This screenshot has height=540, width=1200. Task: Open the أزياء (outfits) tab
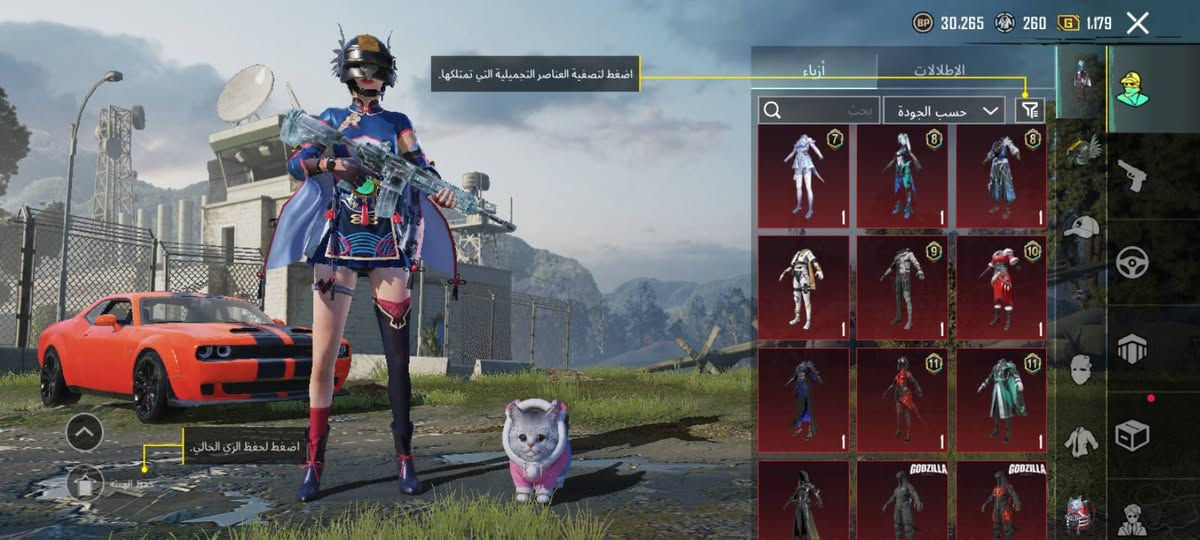tap(813, 70)
